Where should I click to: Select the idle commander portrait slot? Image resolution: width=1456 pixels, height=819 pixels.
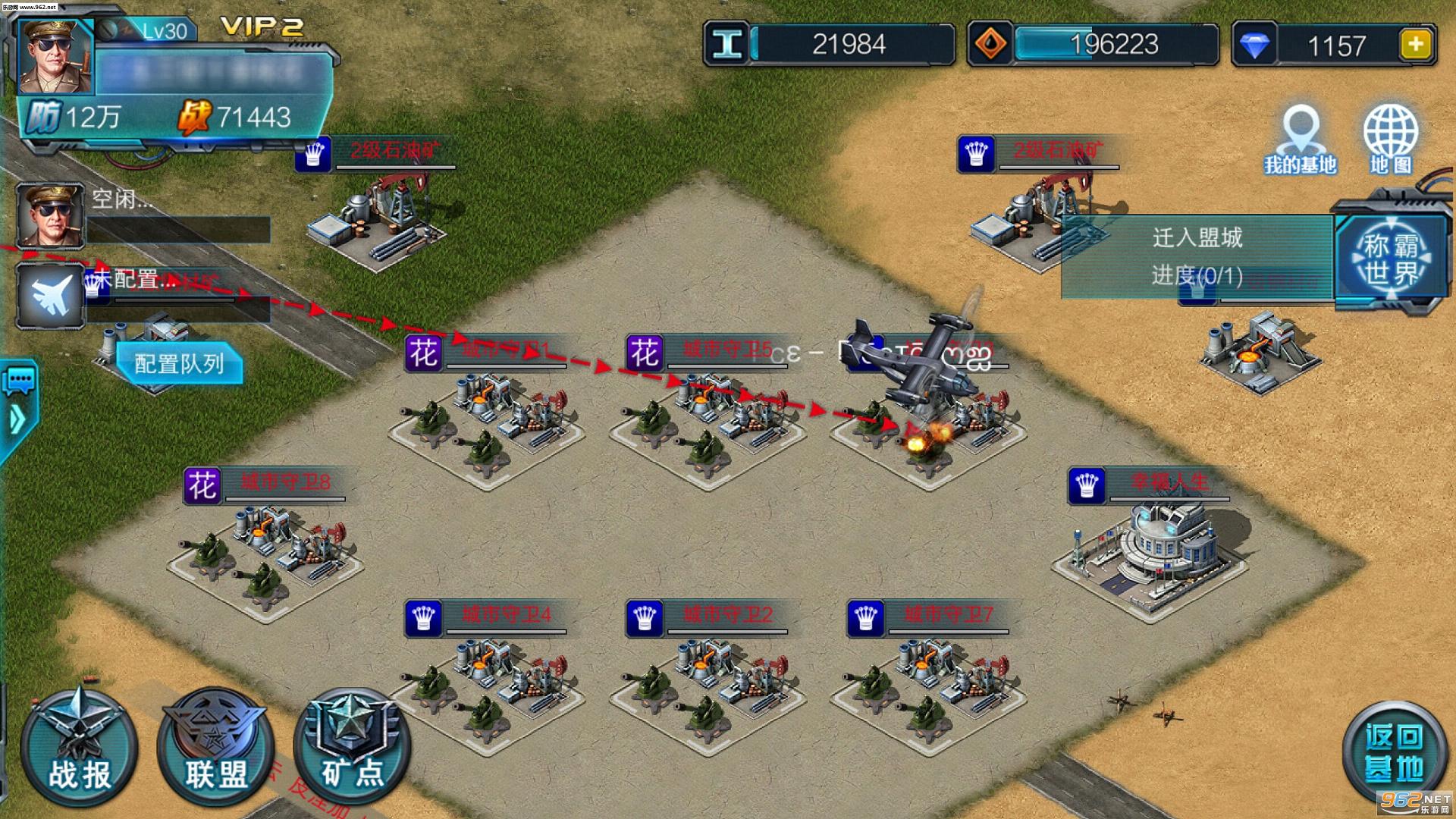coord(51,215)
